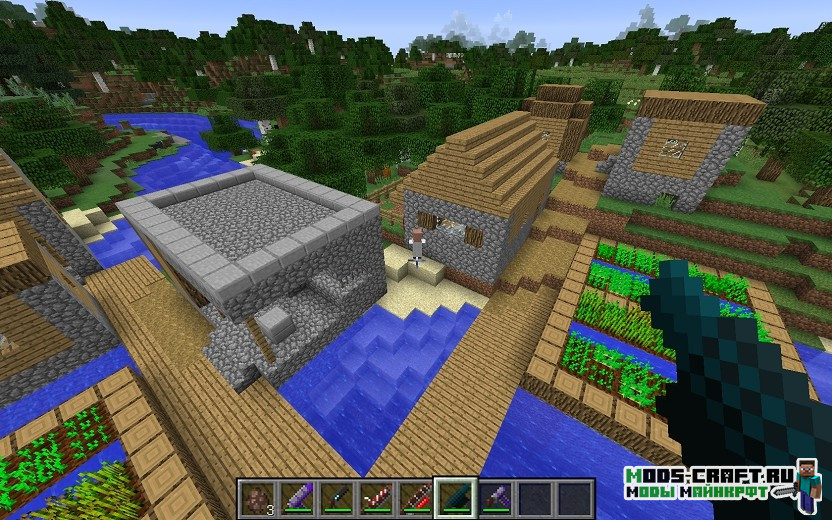Pick the red and white striped sword
Screen dimensions: 832x520
375,498
